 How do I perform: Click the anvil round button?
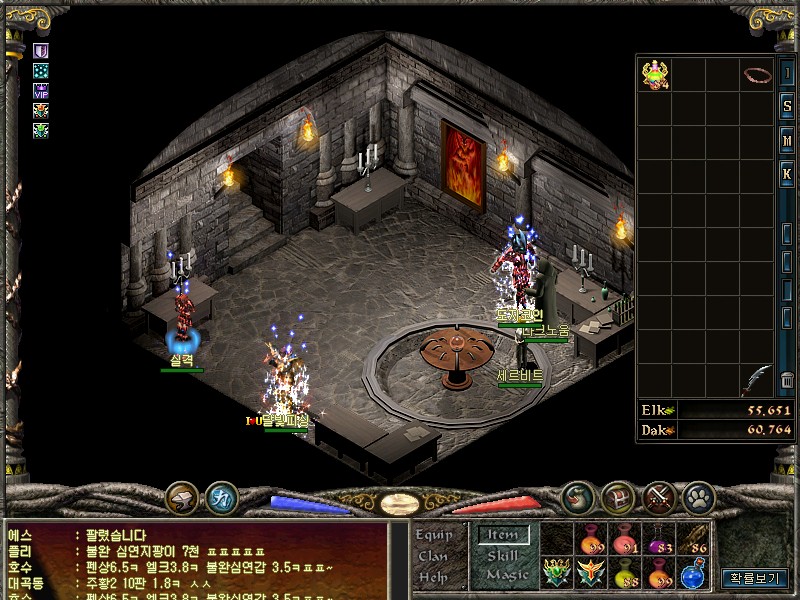click(182, 496)
